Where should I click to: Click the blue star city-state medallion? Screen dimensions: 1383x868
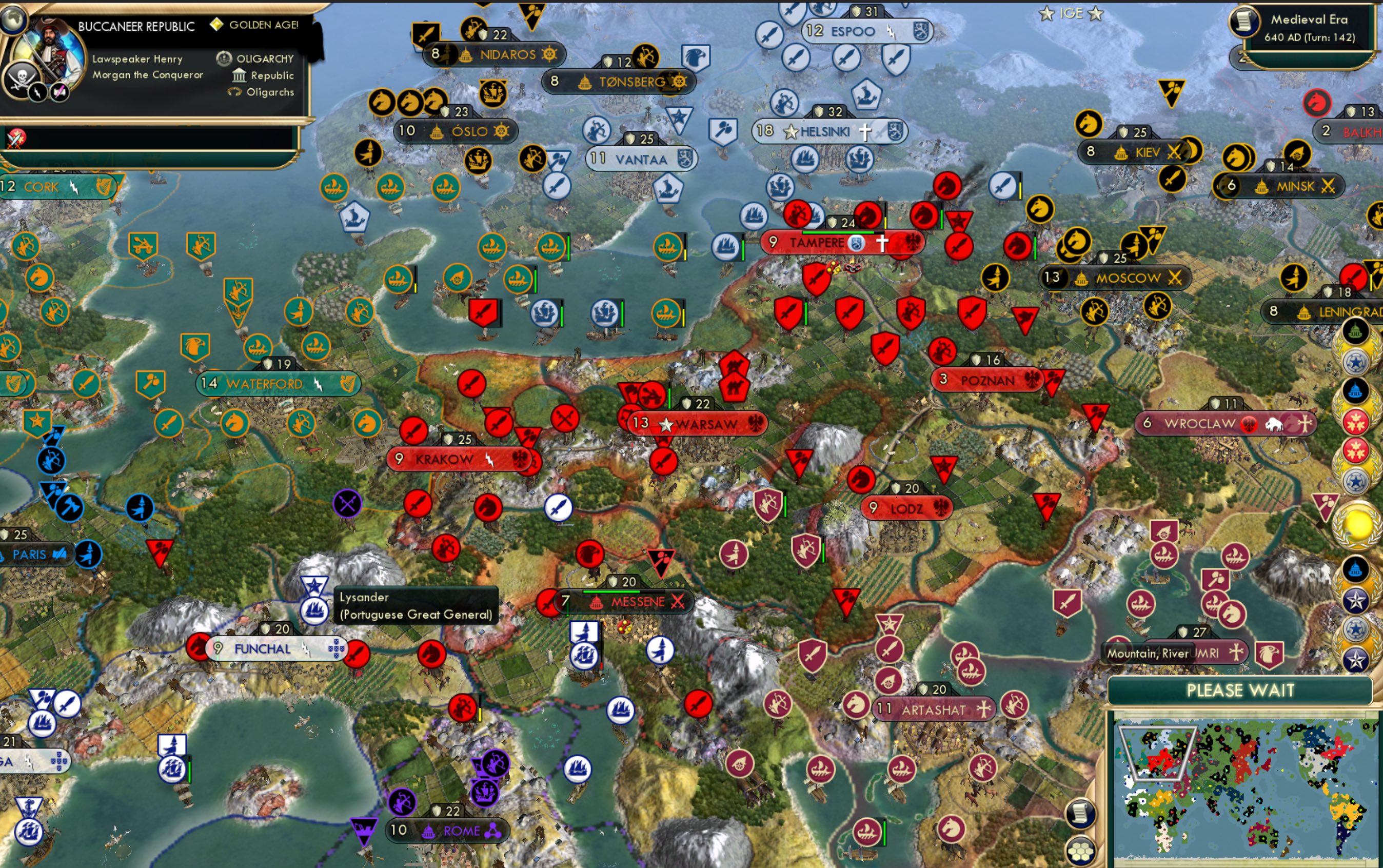click(1355, 361)
